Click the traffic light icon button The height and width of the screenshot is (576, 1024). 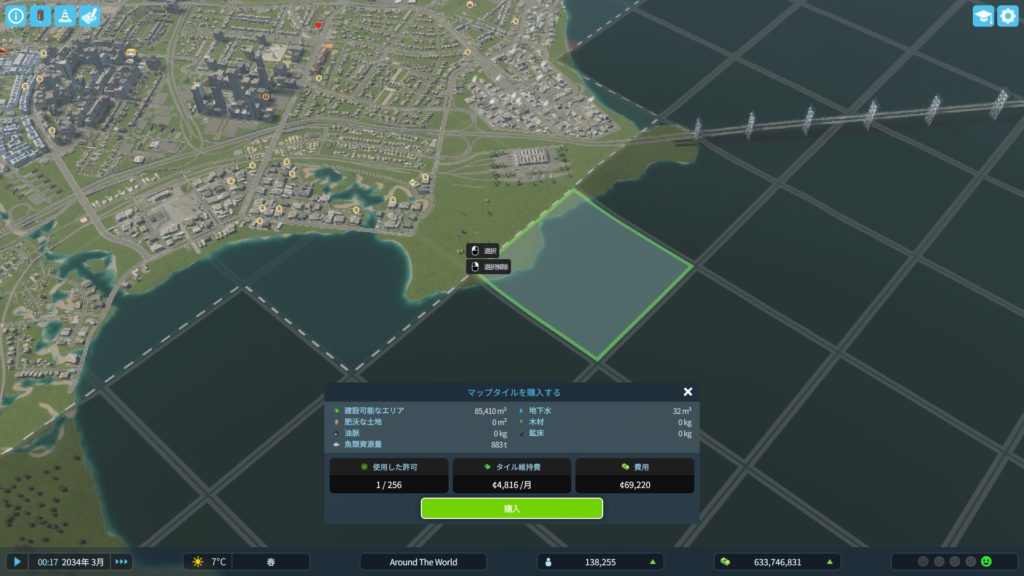40,15
